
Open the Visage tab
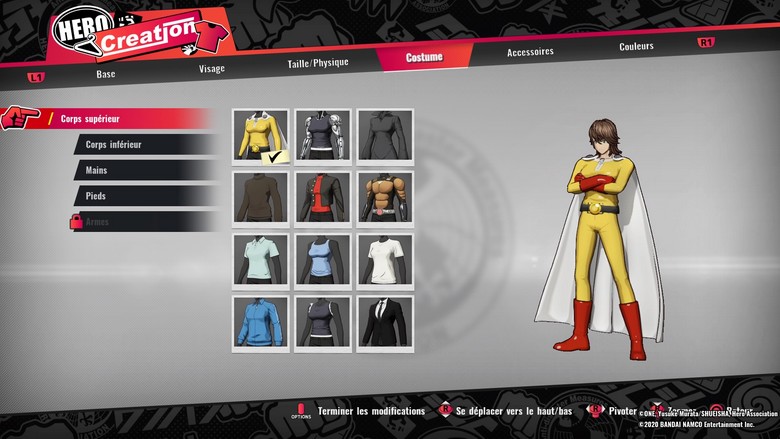click(211, 68)
